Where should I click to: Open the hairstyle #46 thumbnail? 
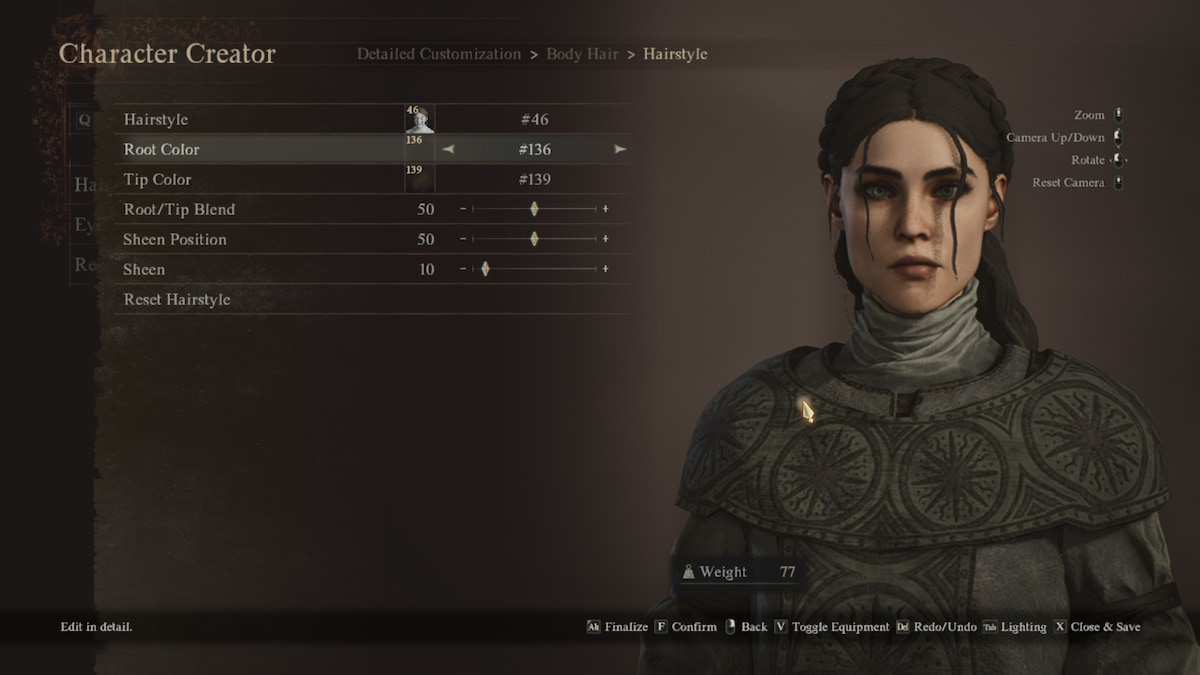point(419,120)
